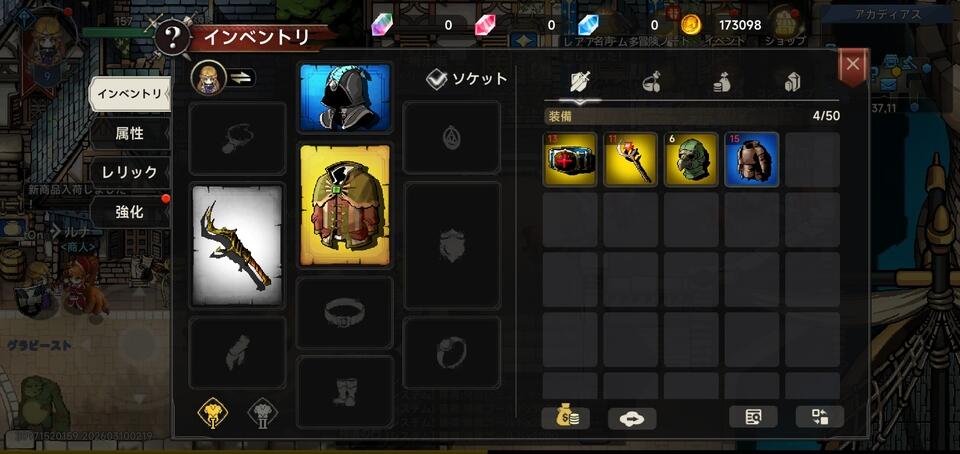Go to the 強化 tab
Image resolution: width=960 pixels, height=454 pixels.
(x=129, y=212)
